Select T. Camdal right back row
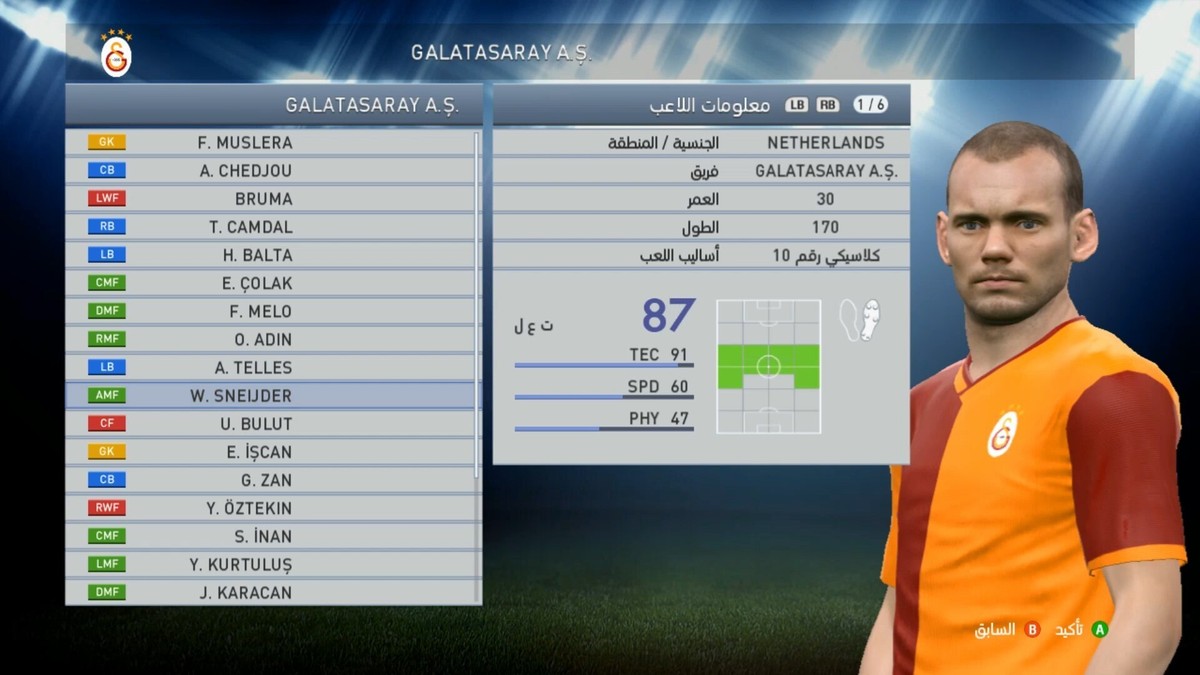 [250, 227]
